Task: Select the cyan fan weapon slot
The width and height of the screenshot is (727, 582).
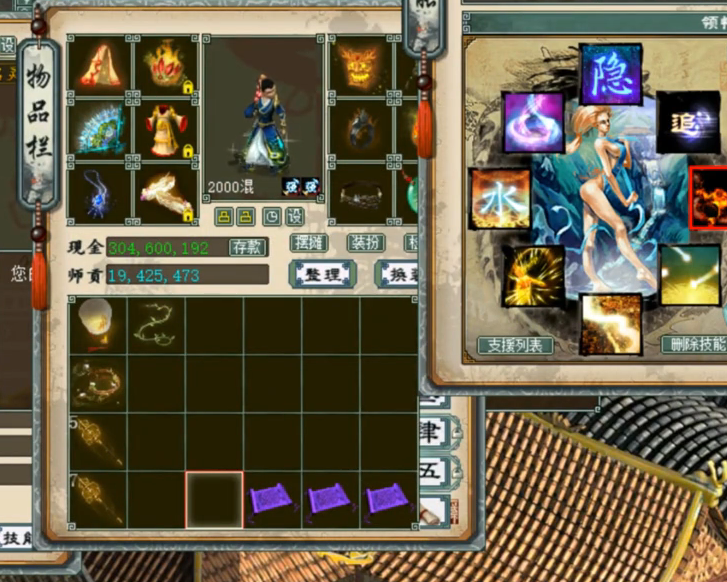Action: click(99, 128)
